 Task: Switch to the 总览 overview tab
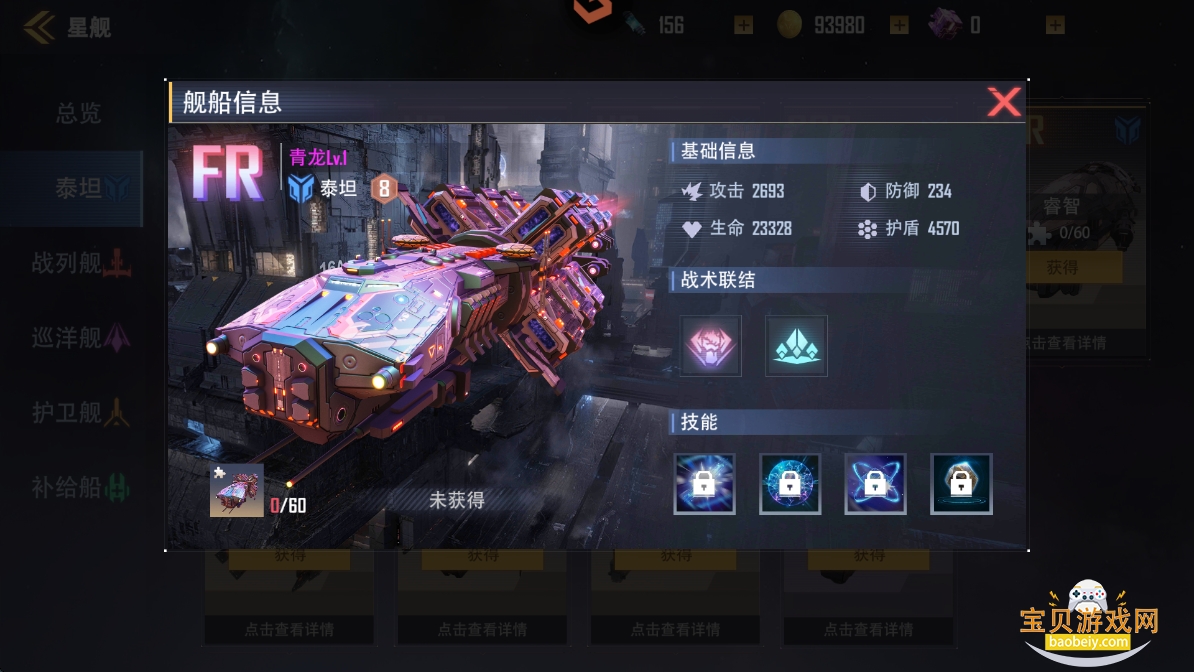point(78,114)
